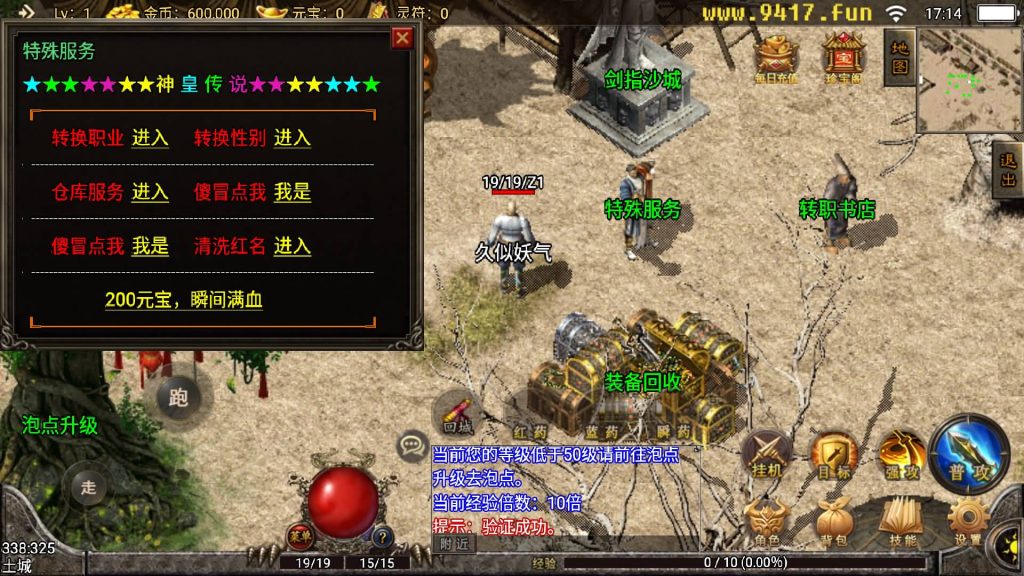Tap the 退出 exit button
This screenshot has width=1024, height=576.
click(1008, 170)
